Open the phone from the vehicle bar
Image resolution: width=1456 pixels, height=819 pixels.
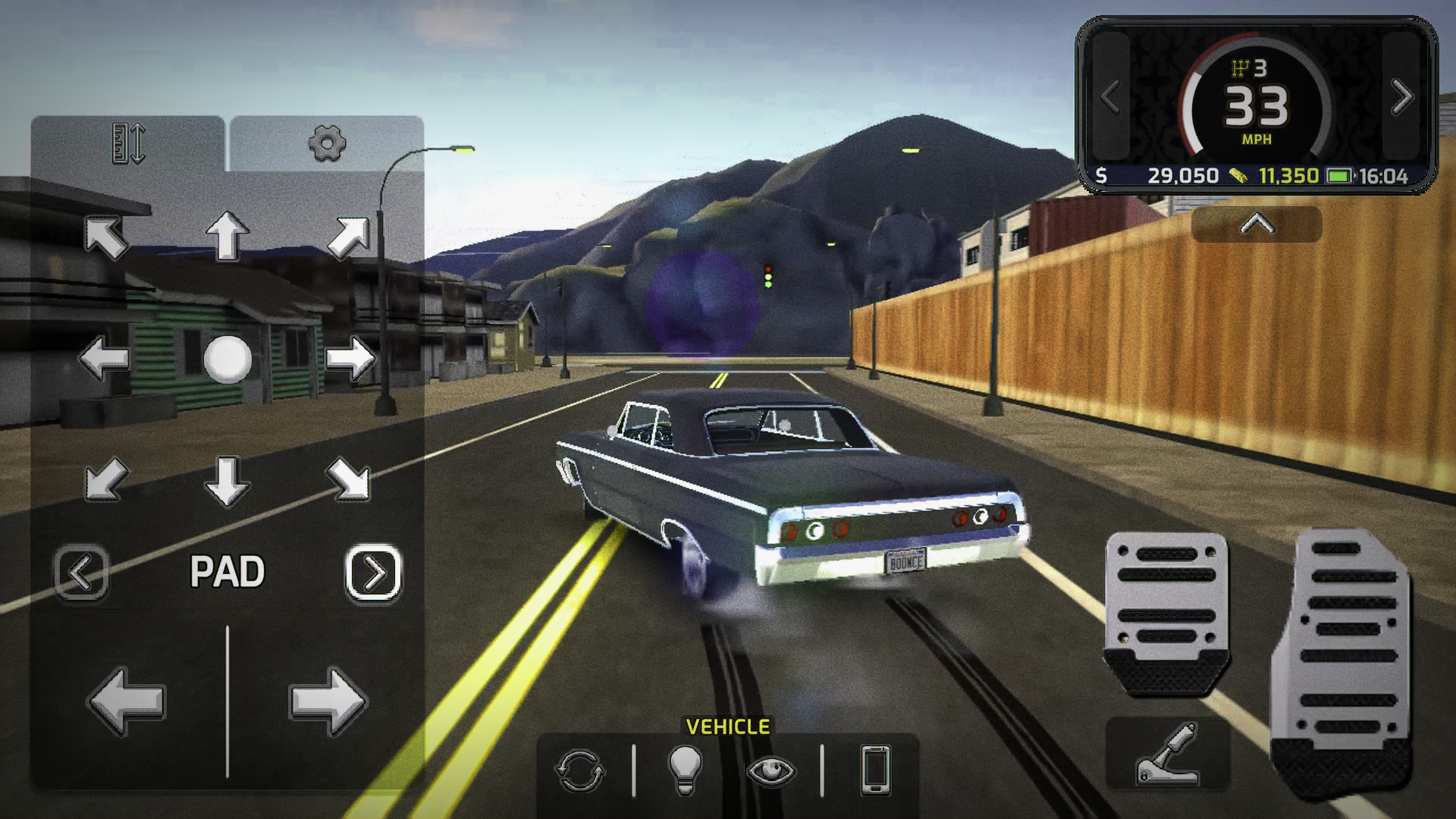(875, 770)
